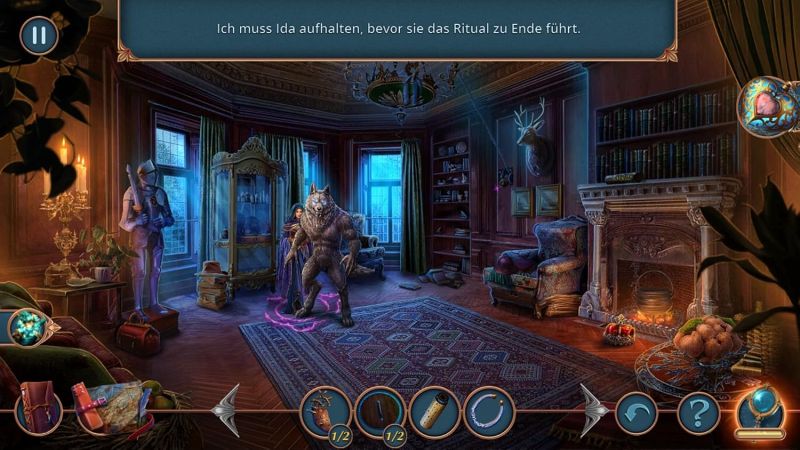The height and width of the screenshot is (450, 800).
Task: Go back using the curved arrow button
Action: (x=636, y=410)
